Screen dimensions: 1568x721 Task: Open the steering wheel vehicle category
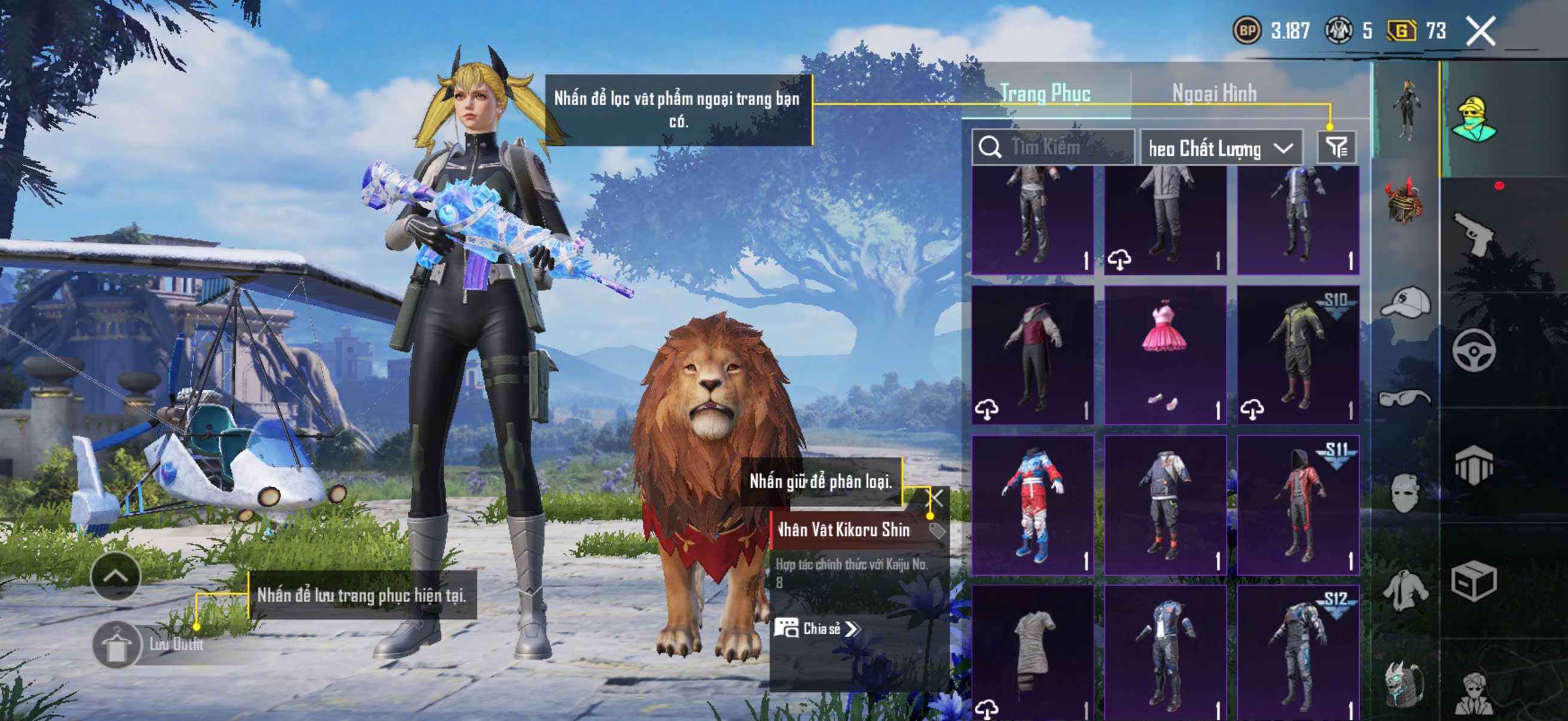1474,350
